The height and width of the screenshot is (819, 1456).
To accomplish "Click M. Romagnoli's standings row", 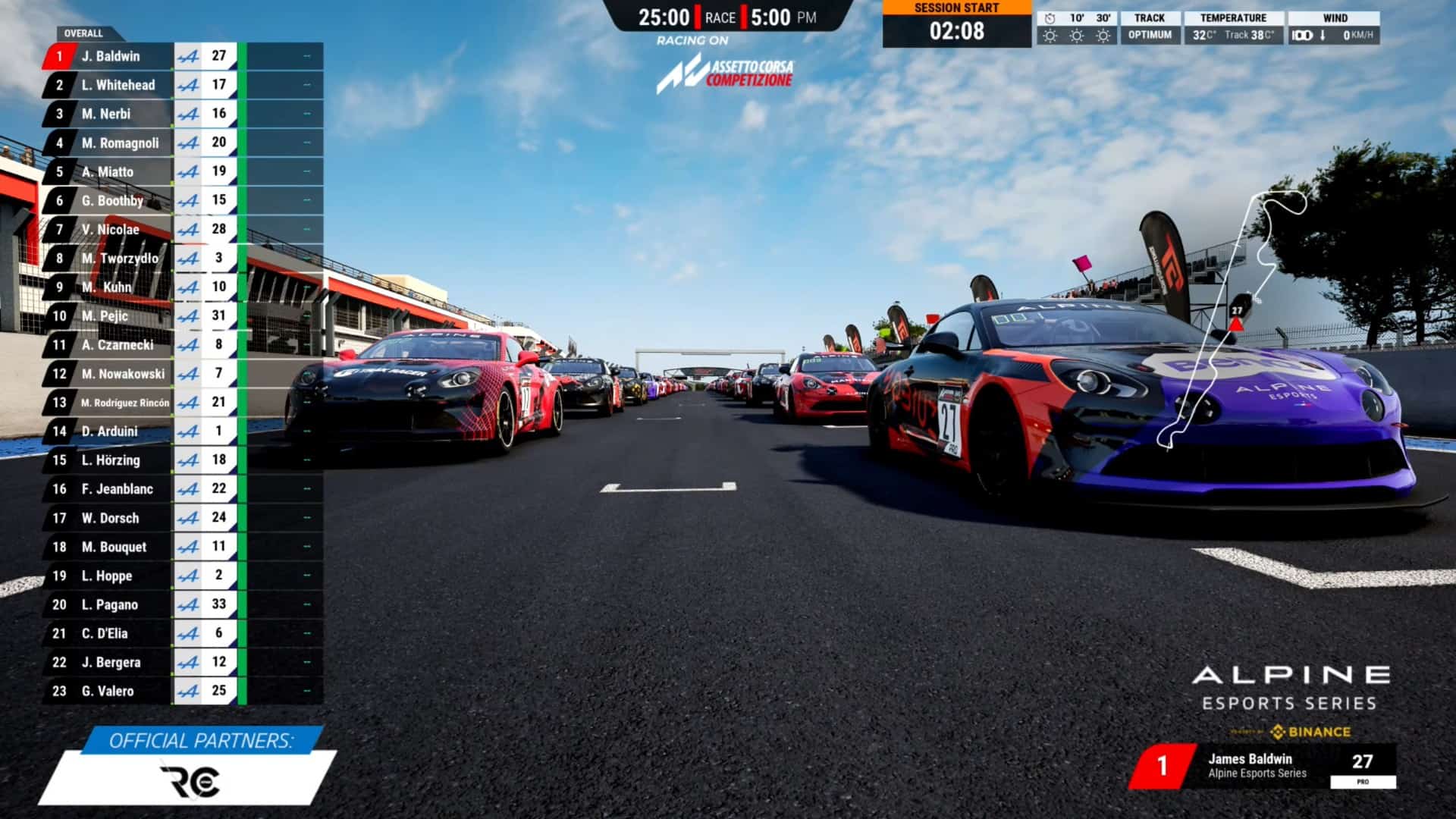I will point(121,143).
